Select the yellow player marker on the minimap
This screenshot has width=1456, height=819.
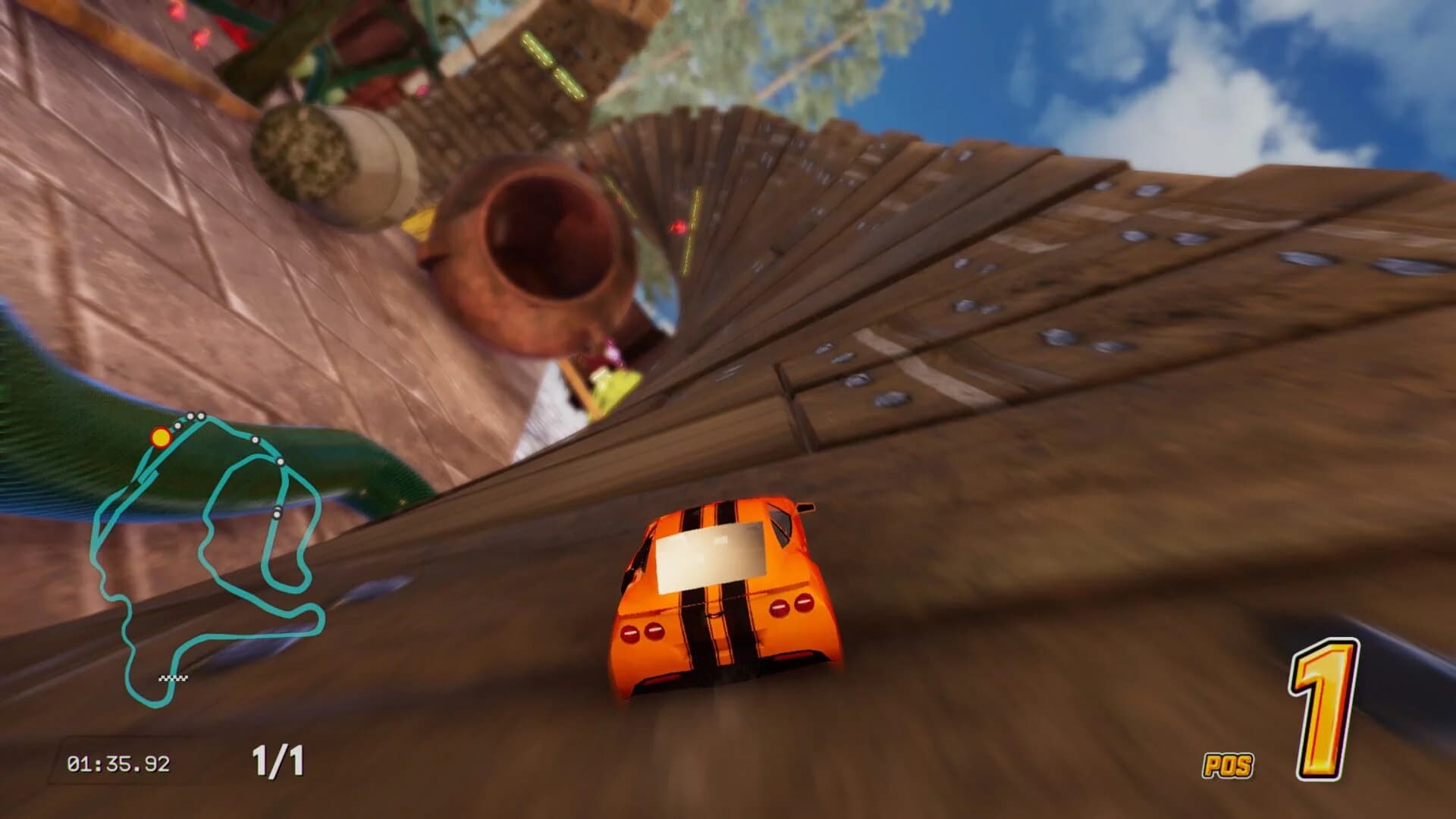[161, 436]
